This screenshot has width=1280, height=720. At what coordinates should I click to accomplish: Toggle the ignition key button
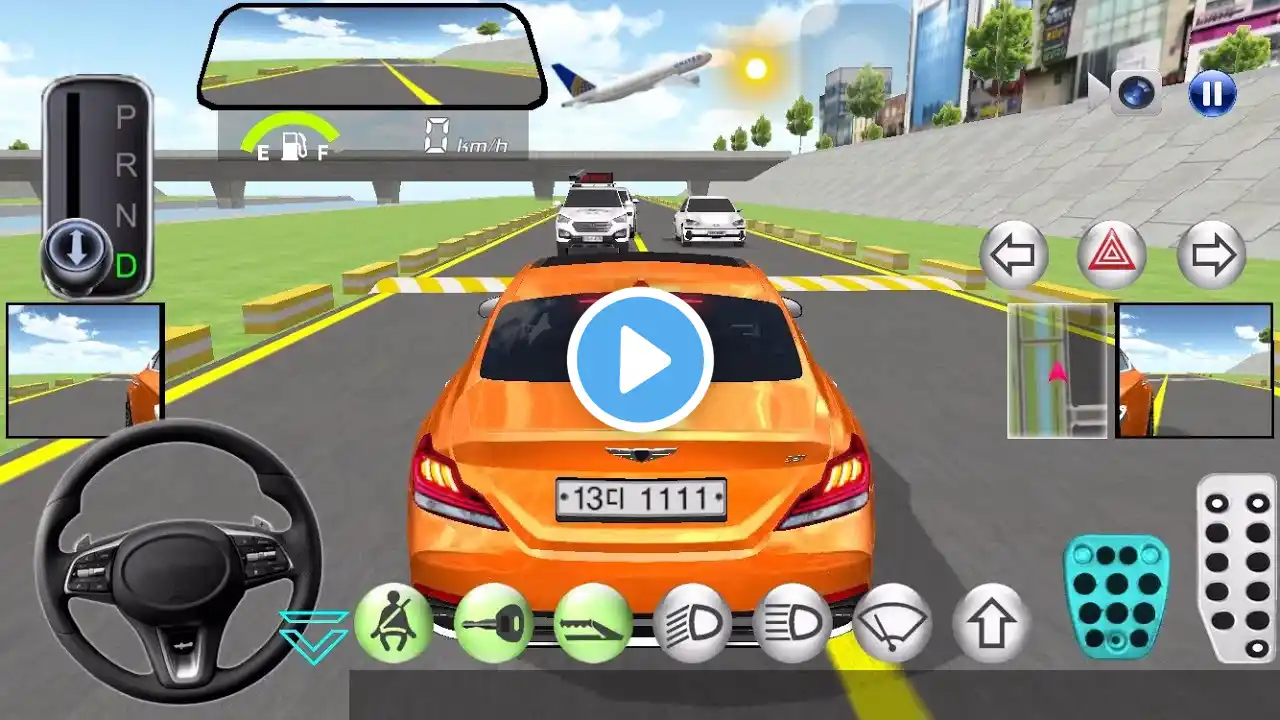(x=493, y=623)
